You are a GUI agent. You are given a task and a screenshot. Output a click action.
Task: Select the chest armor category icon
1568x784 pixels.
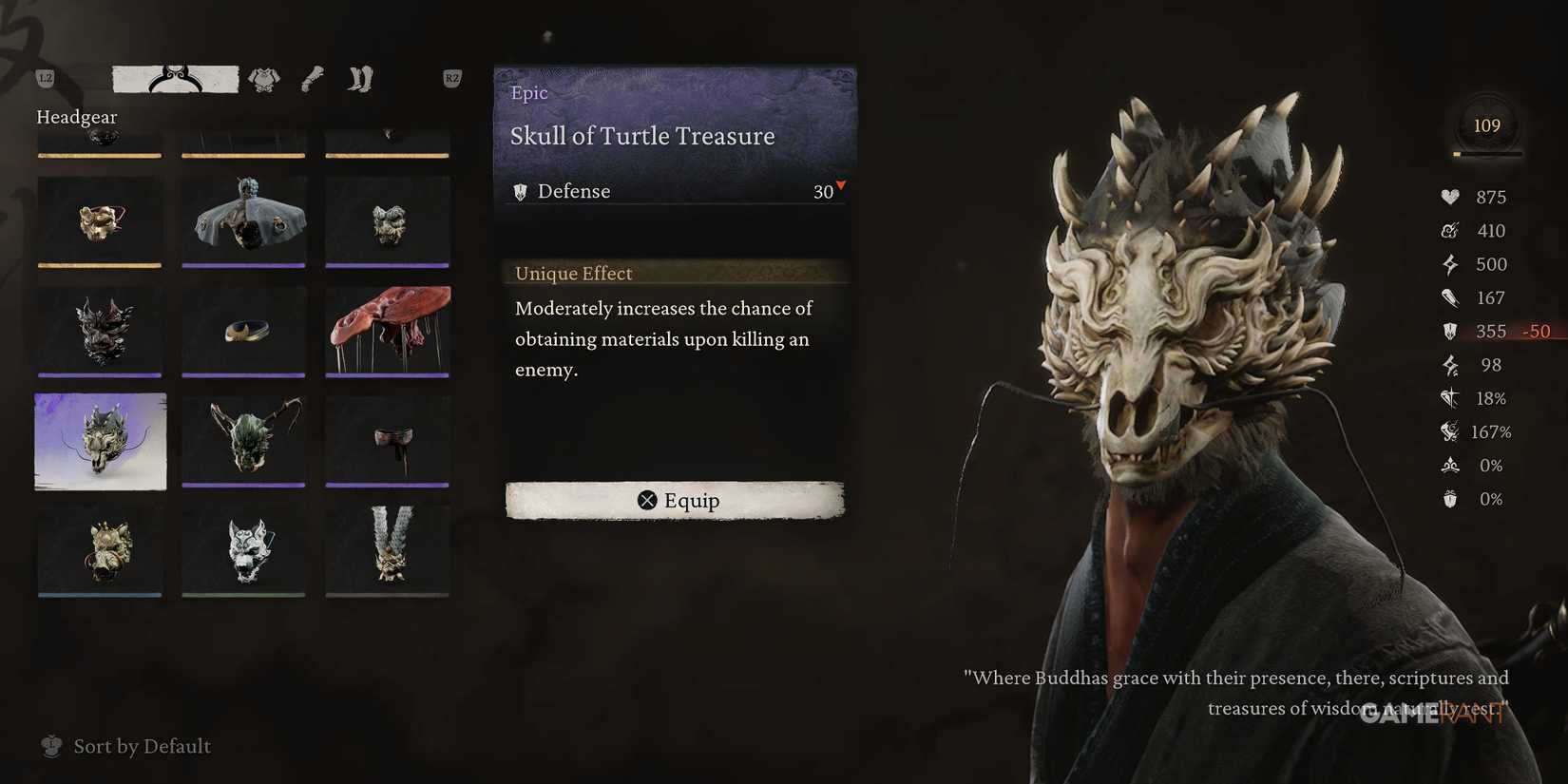(264, 80)
